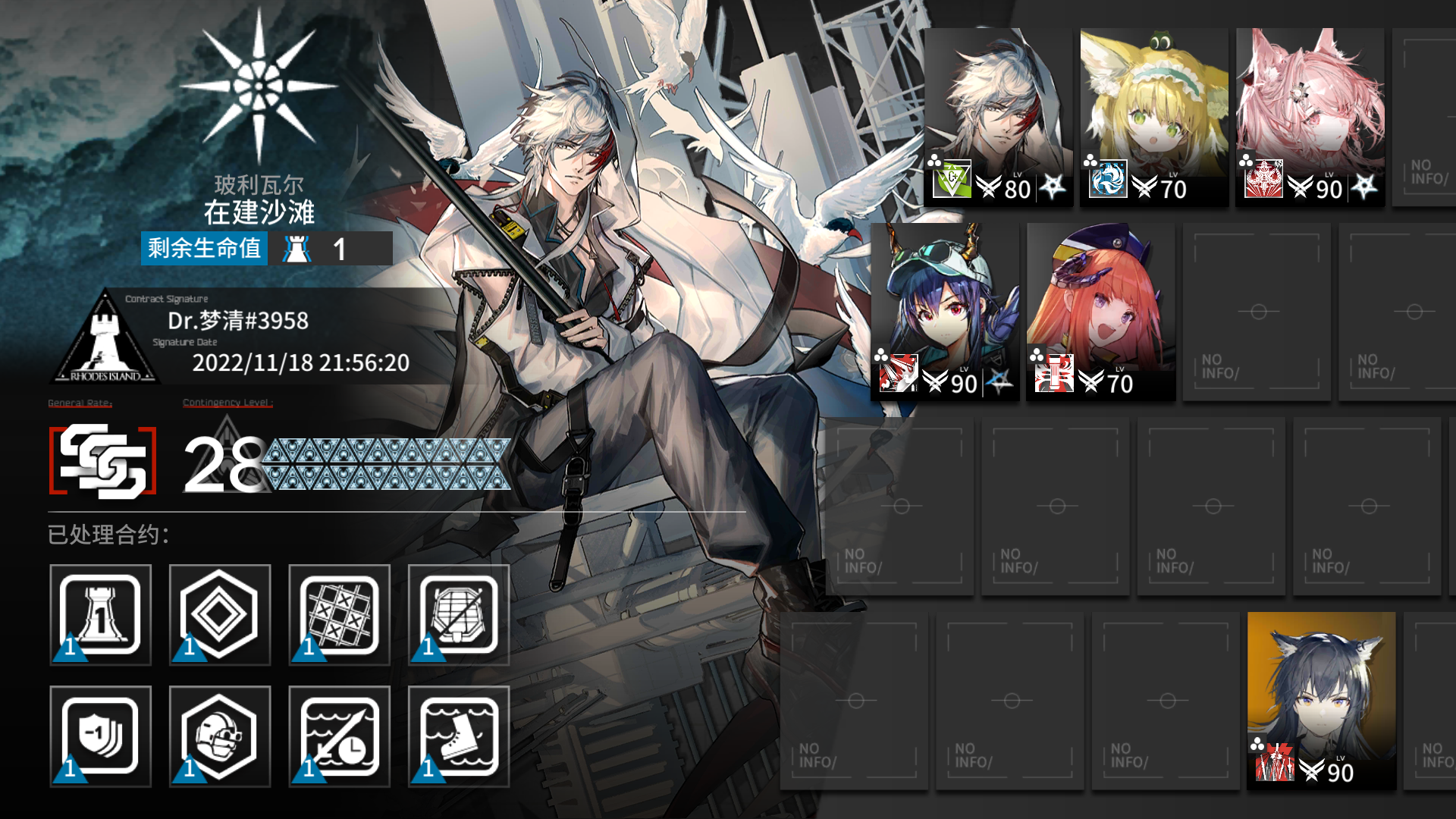
Task: Inspect the chess rook contract icon
Action: tap(101, 615)
